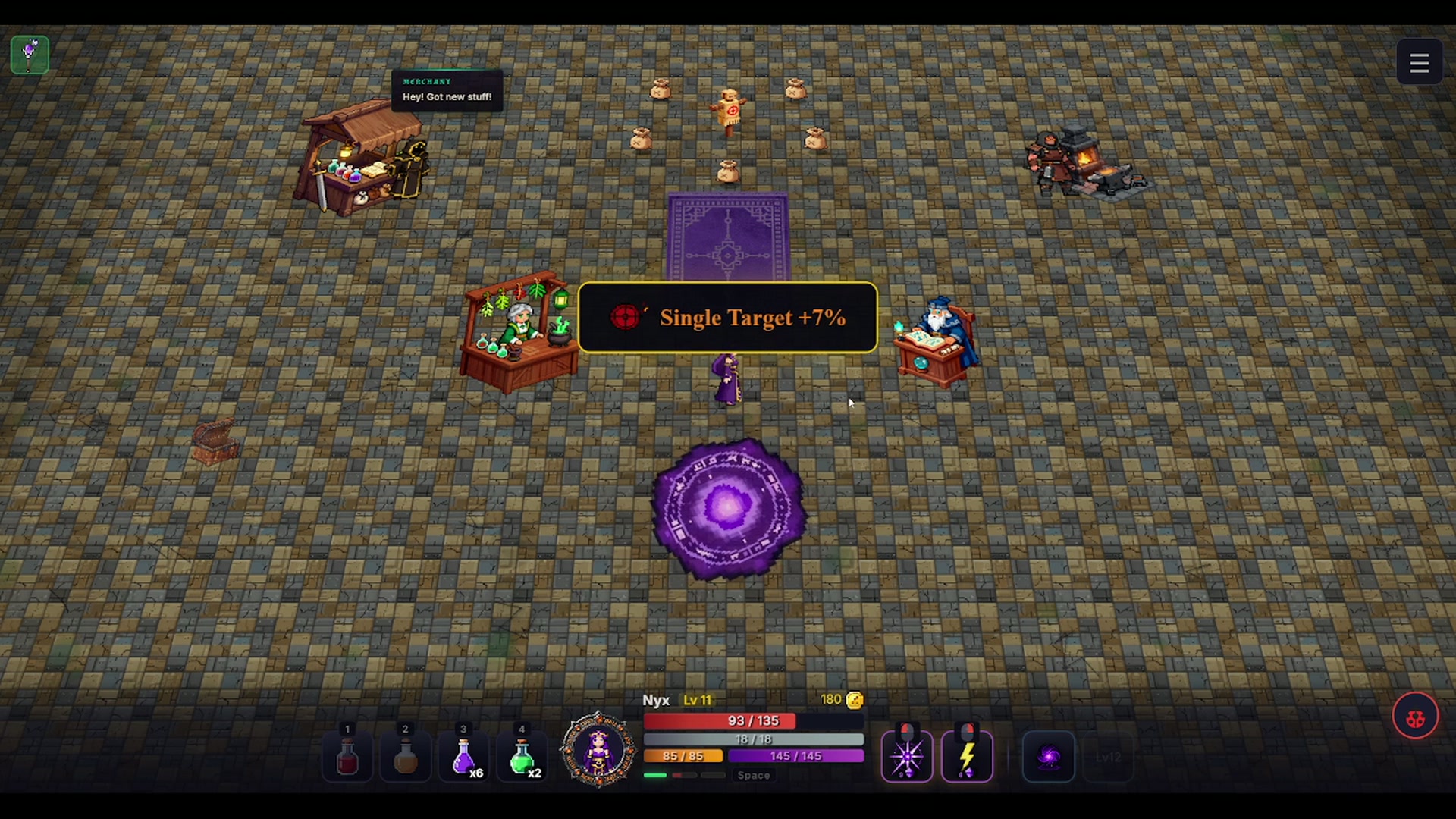Open Nyx's character portrait
The image size is (1456, 819).
(x=598, y=749)
